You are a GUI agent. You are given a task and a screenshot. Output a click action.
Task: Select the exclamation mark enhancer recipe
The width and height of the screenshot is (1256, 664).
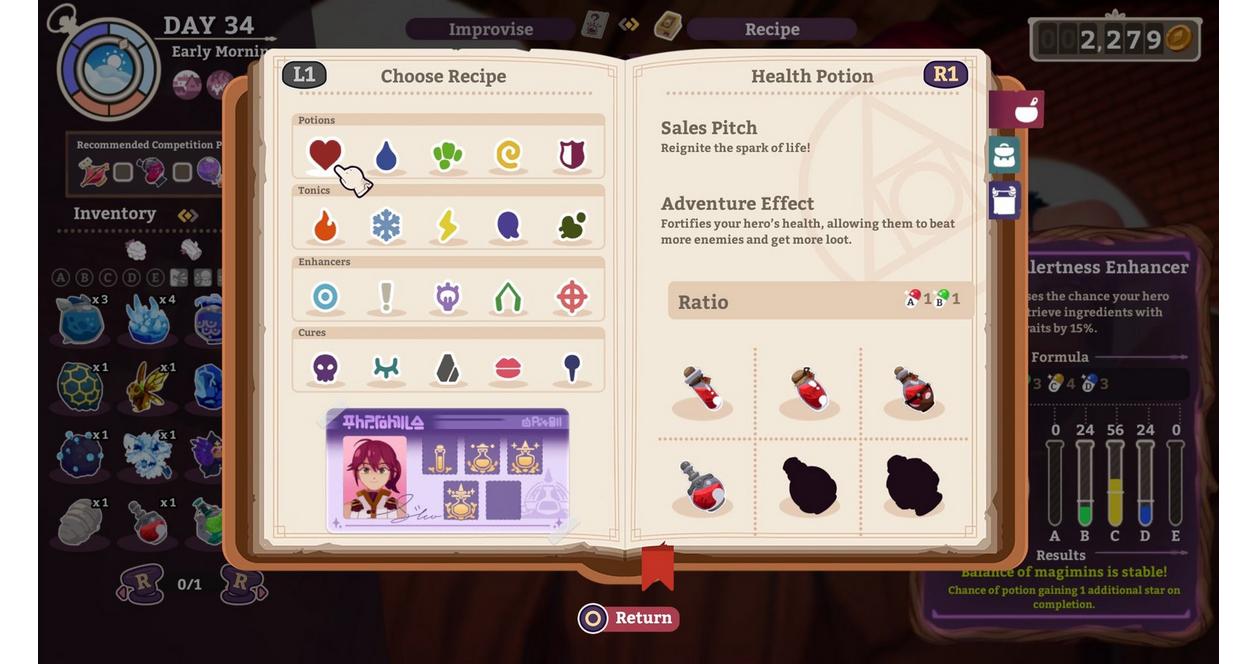pyautogui.click(x=386, y=297)
